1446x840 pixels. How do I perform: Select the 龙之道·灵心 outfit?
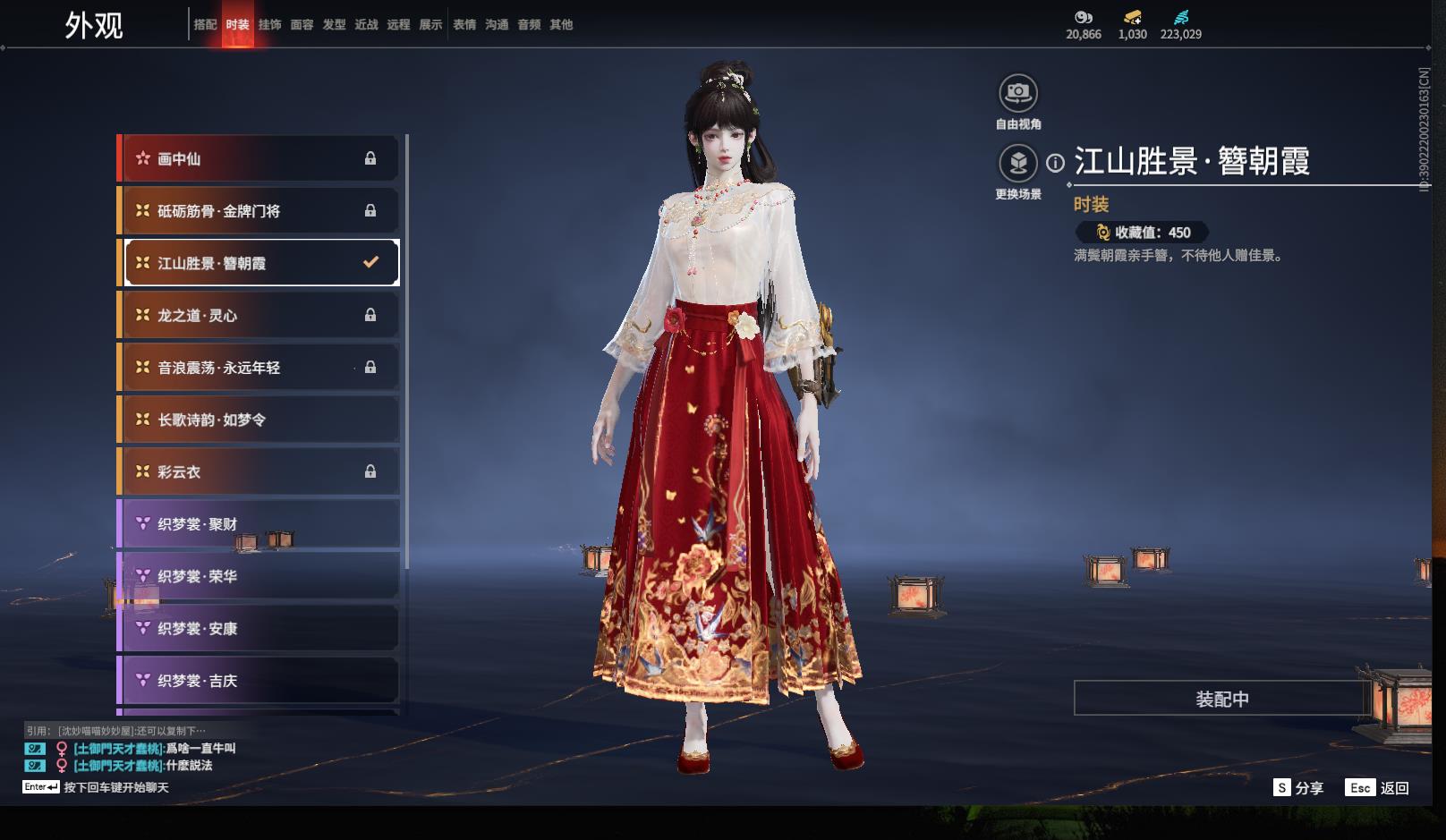point(259,316)
